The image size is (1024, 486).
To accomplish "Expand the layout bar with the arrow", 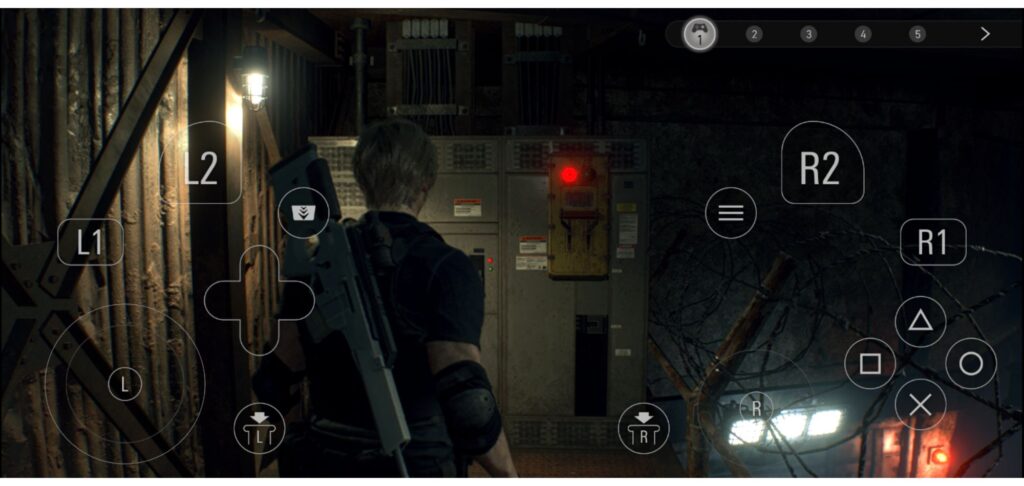I will click(x=985, y=34).
